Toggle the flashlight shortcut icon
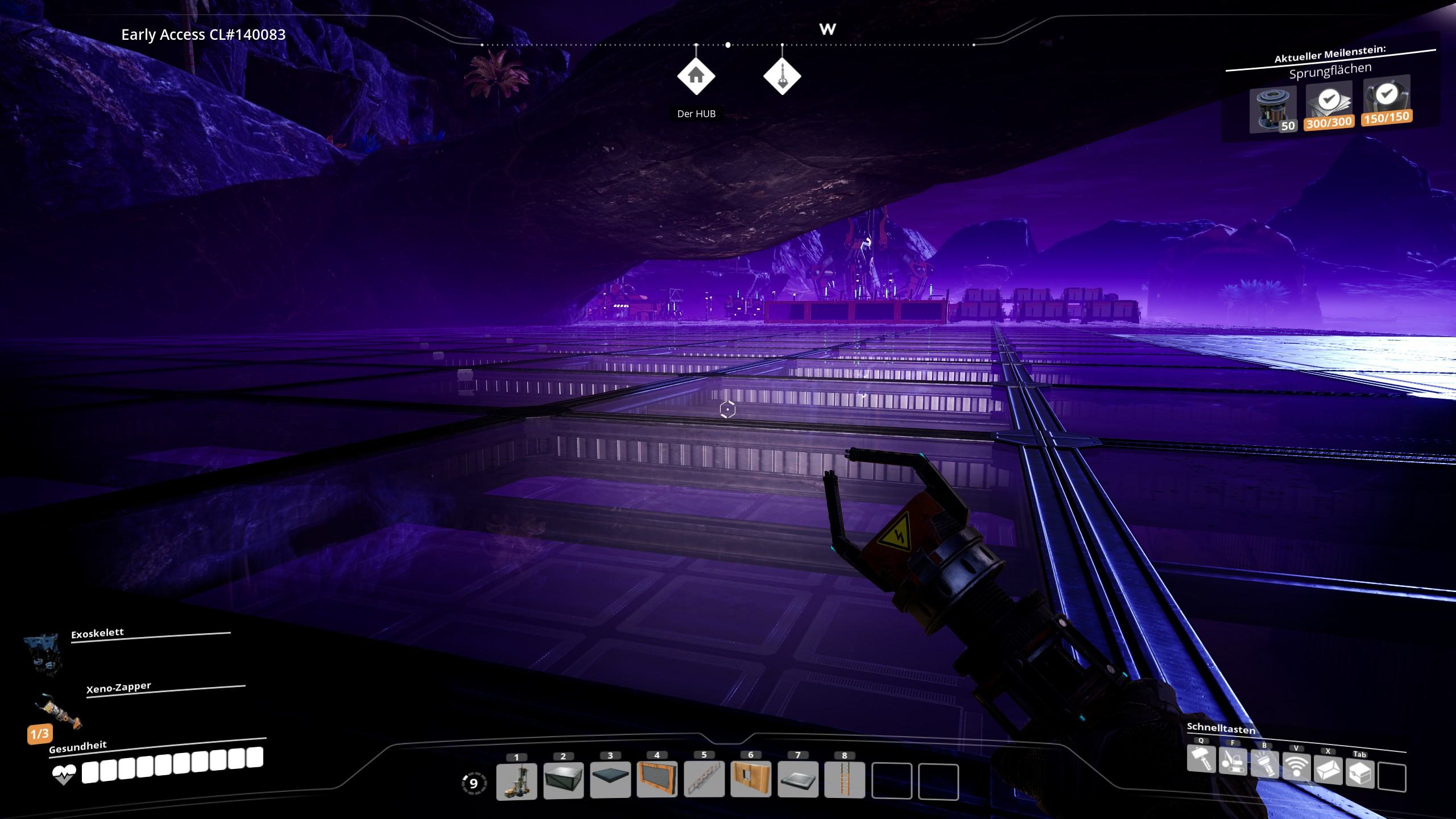 (x=1264, y=764)
